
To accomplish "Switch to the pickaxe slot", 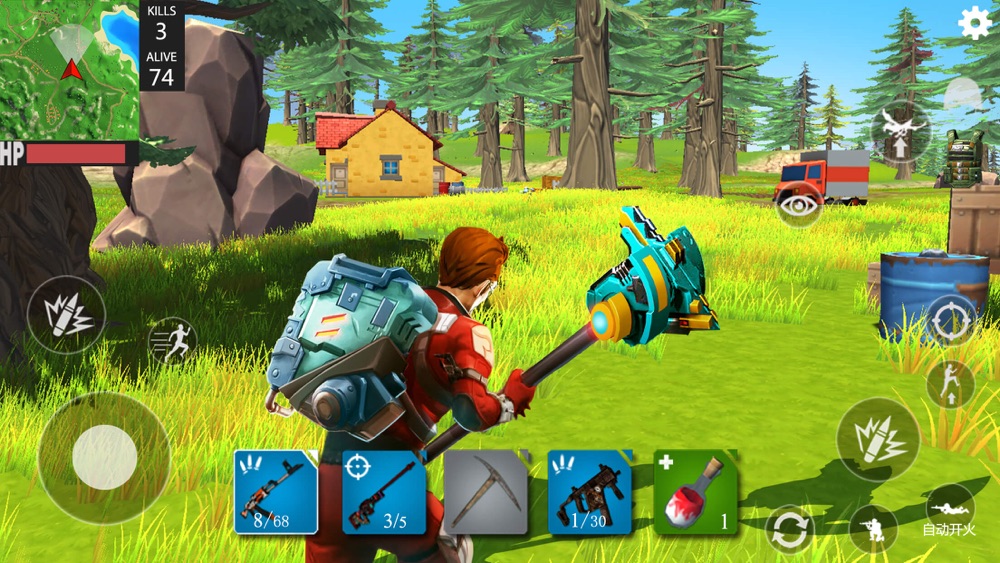I will [x=485, y=491].
